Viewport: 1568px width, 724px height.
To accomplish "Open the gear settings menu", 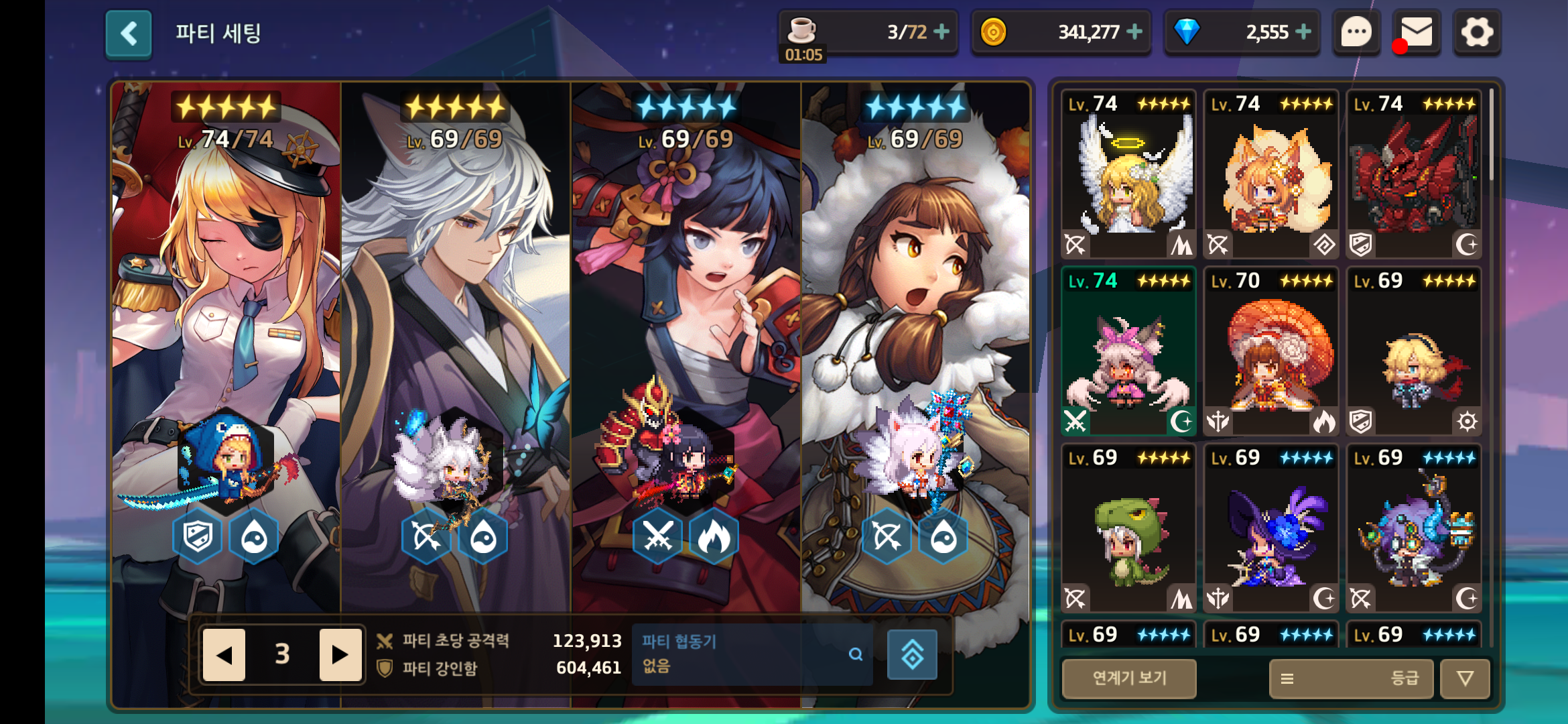I will 1477,32.
